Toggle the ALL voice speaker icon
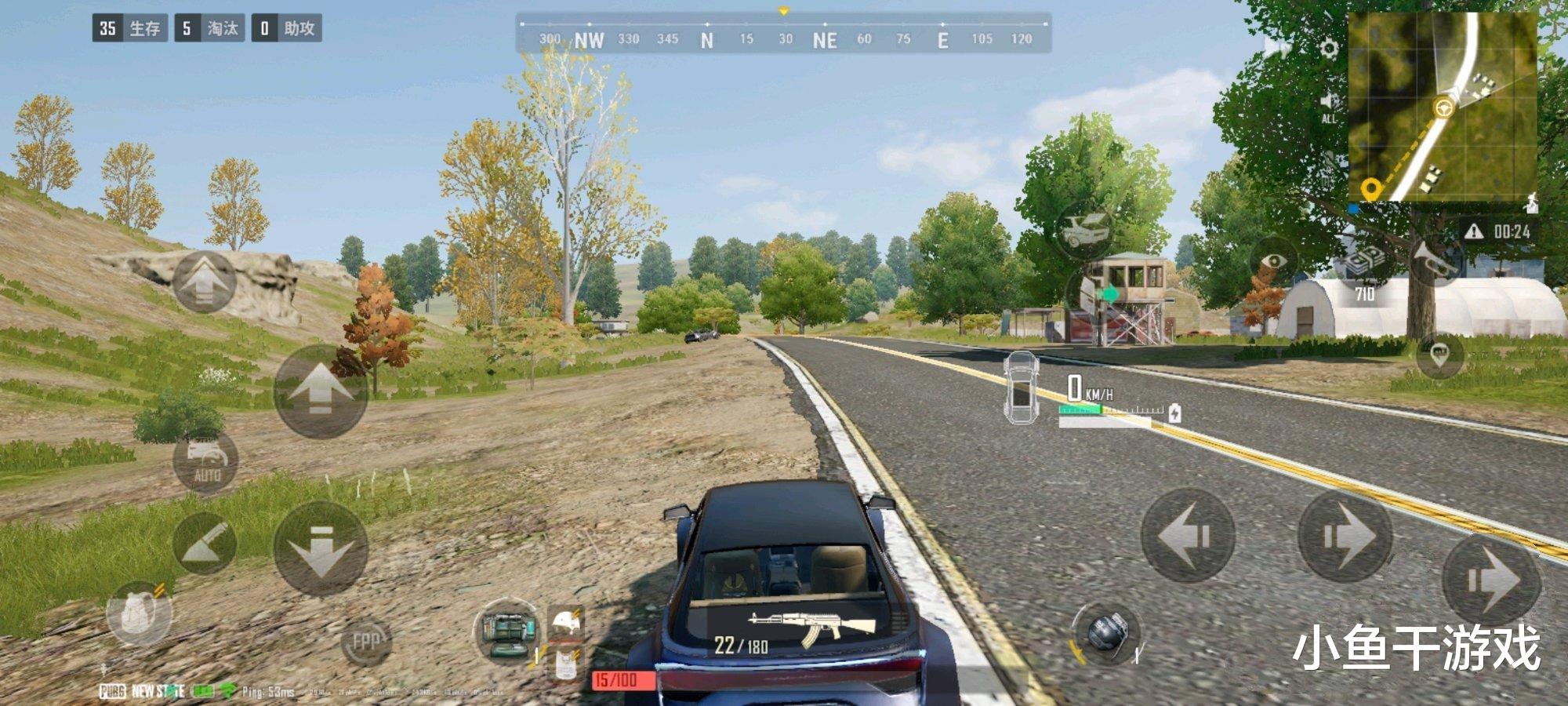 pyautogui.click(x=1328, y=107)
